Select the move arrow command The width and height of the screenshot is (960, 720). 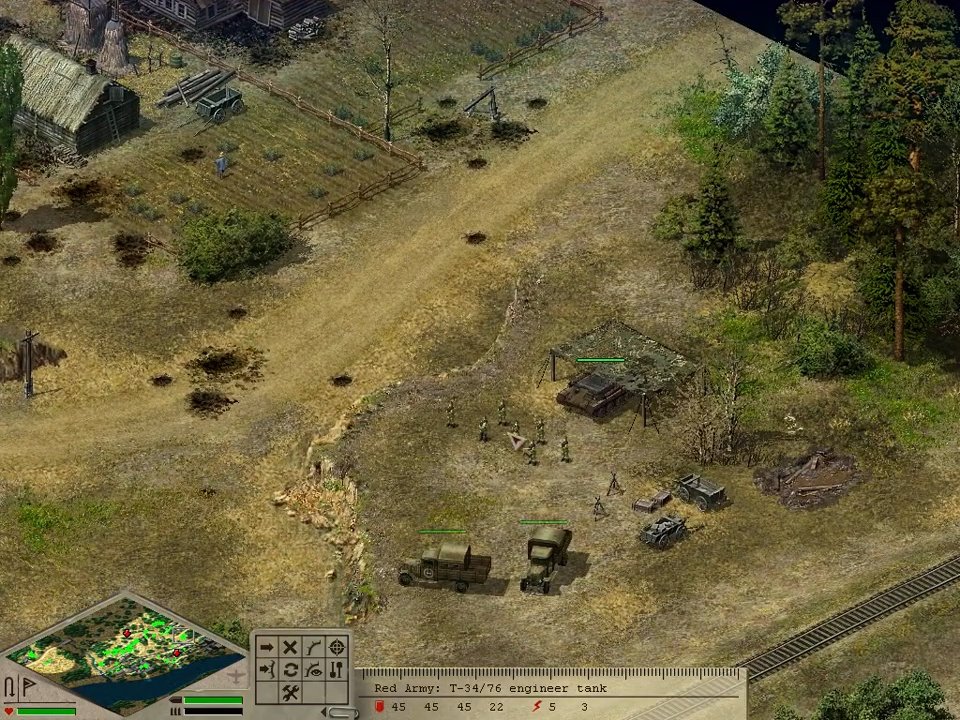267,647
